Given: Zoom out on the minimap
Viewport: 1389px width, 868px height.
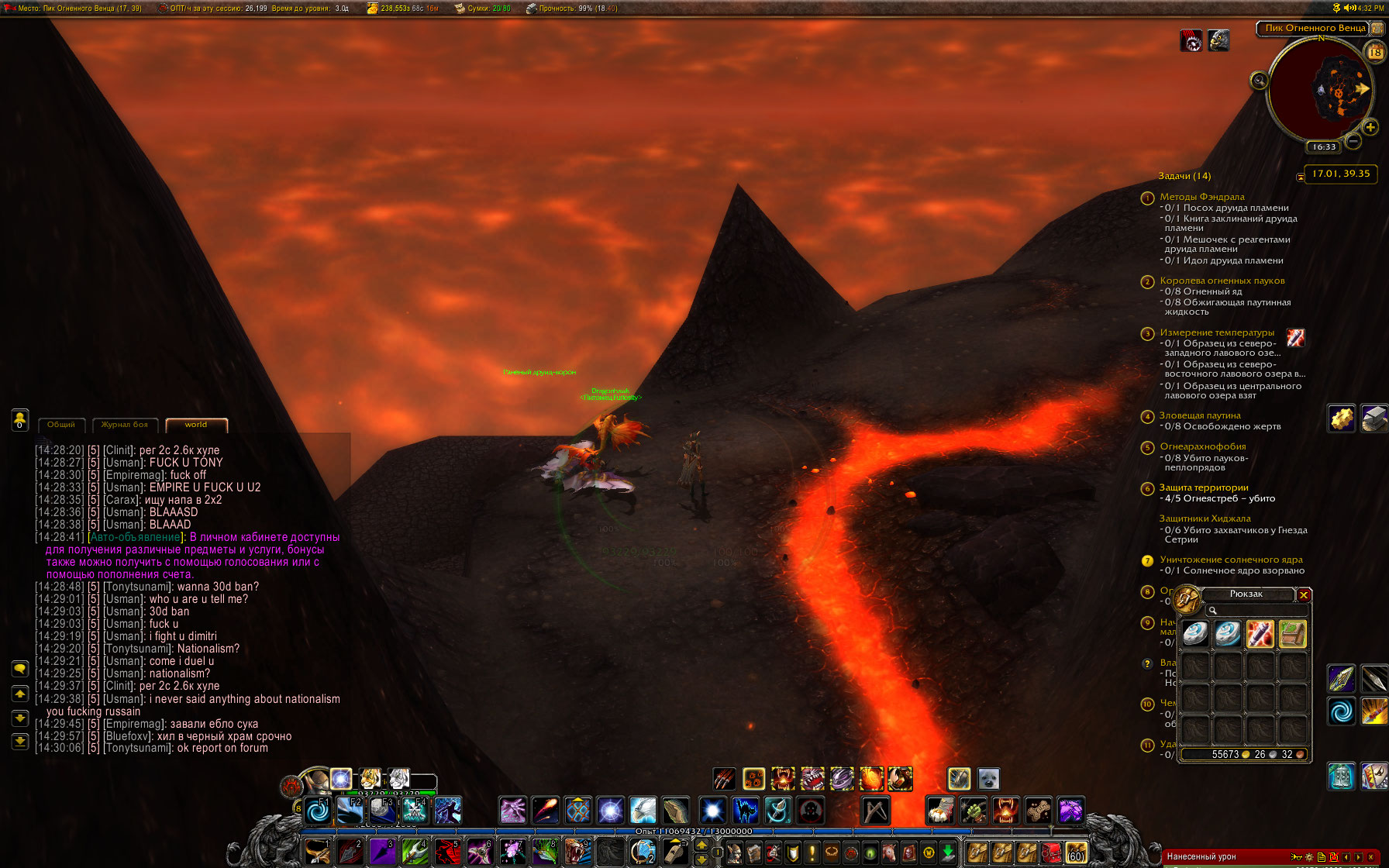Looking at the screenshot, I should (x=1353, y=141).
